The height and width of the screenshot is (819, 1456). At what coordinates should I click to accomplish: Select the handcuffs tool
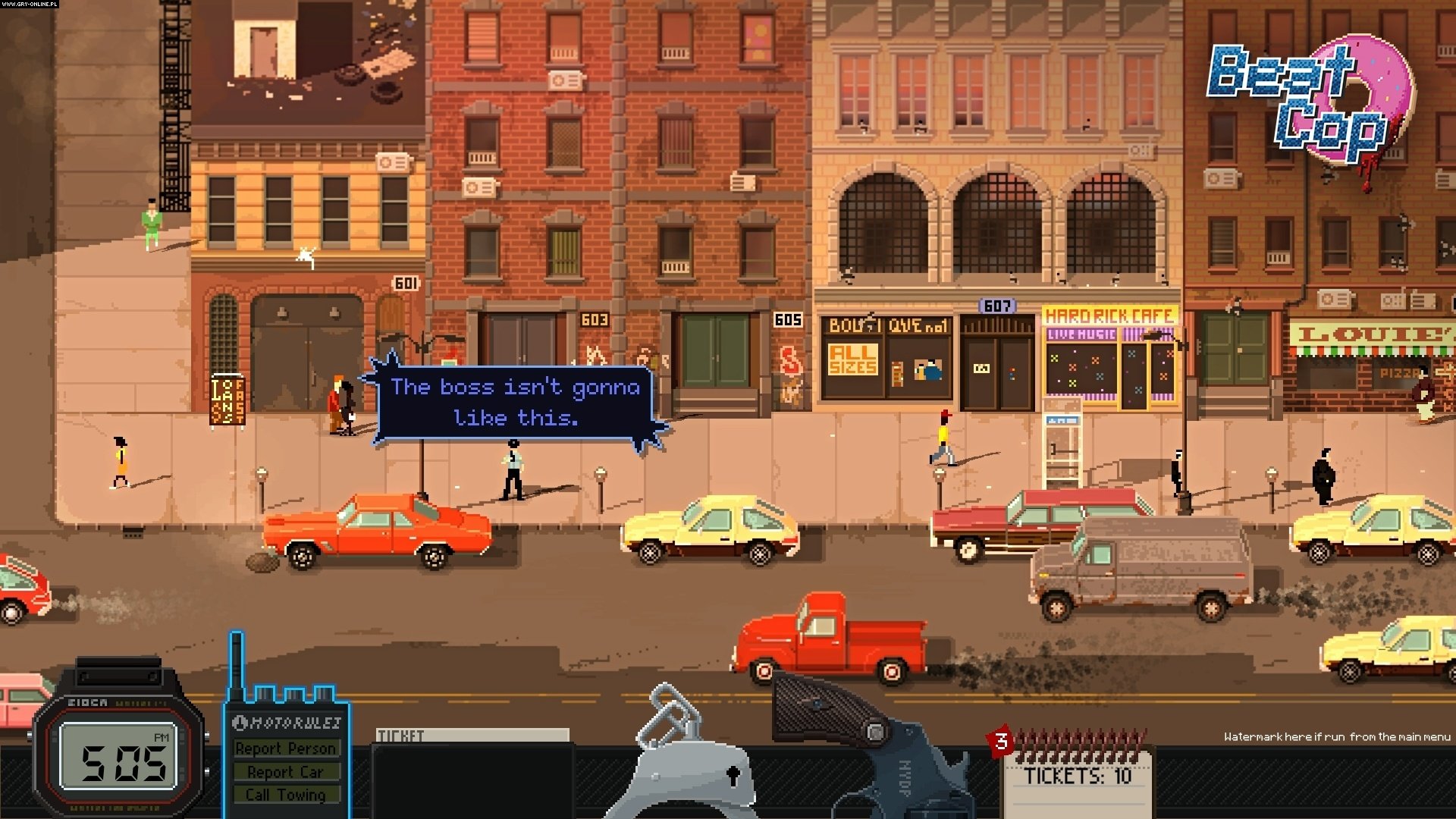[678, 751]
